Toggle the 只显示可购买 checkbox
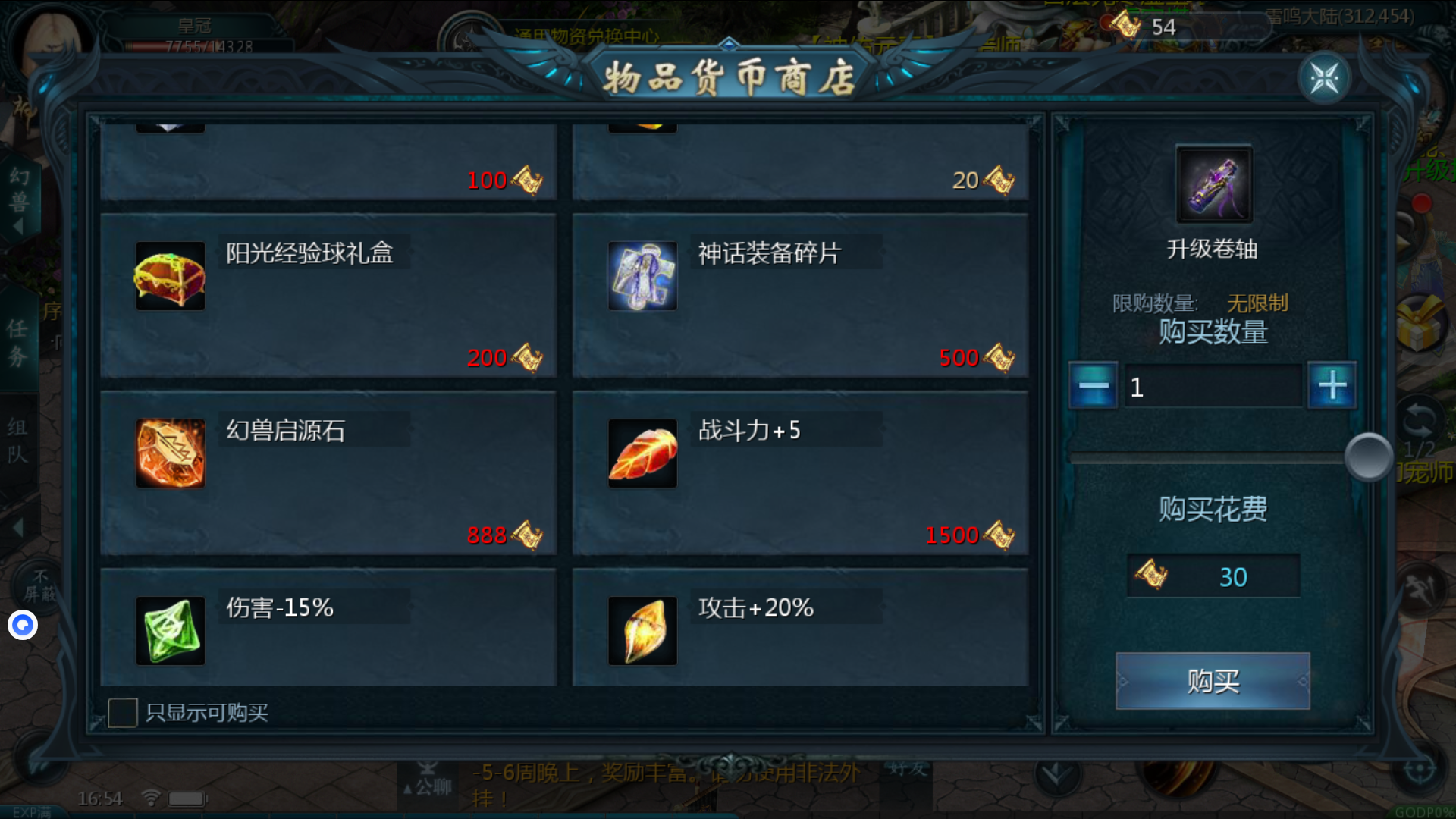This screenshot has width=1456, height=819. point(123,713)
